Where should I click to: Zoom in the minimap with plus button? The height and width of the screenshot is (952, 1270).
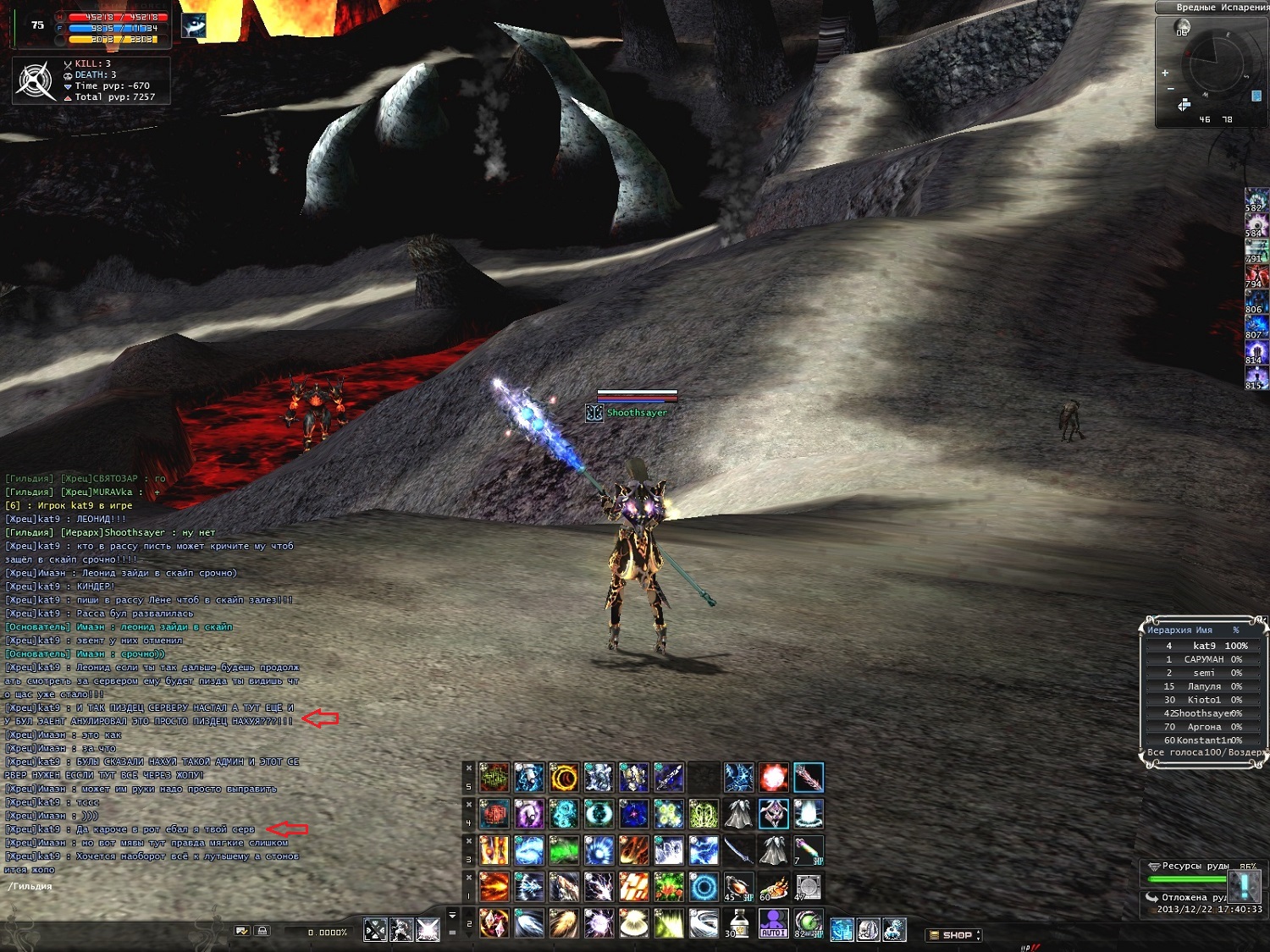point(1165,73)
